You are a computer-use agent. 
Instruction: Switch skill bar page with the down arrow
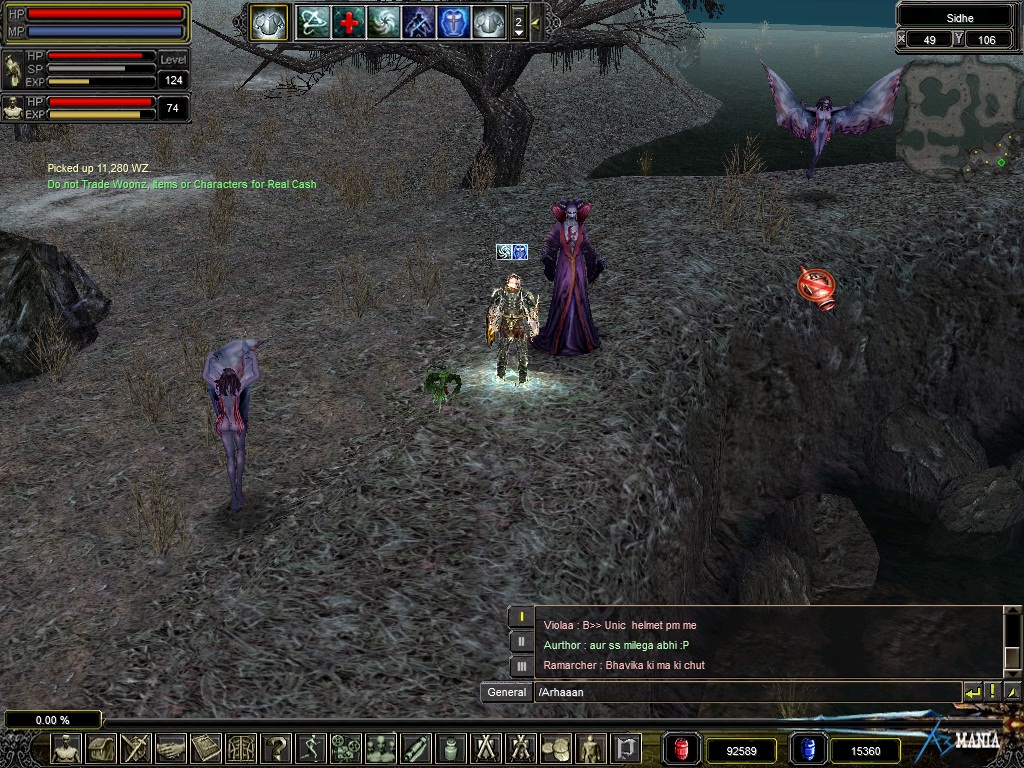518,32
